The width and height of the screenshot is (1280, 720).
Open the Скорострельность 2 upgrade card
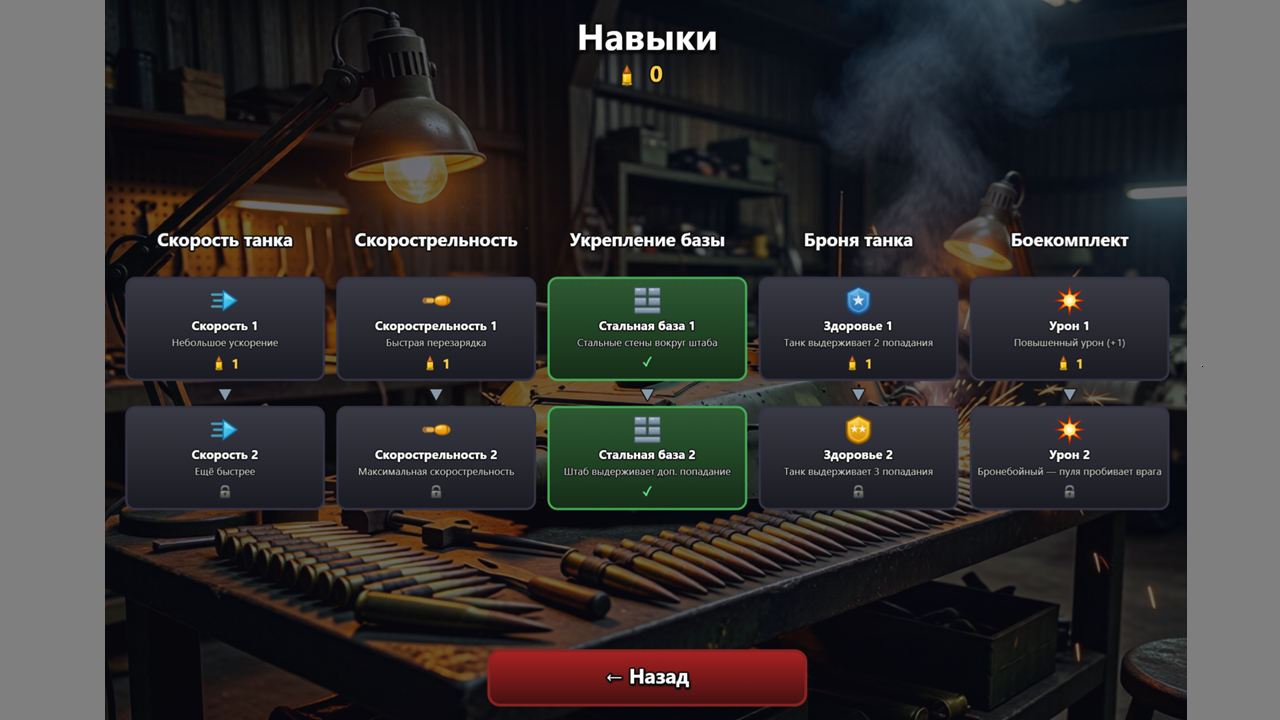click(x=435, y=456)
